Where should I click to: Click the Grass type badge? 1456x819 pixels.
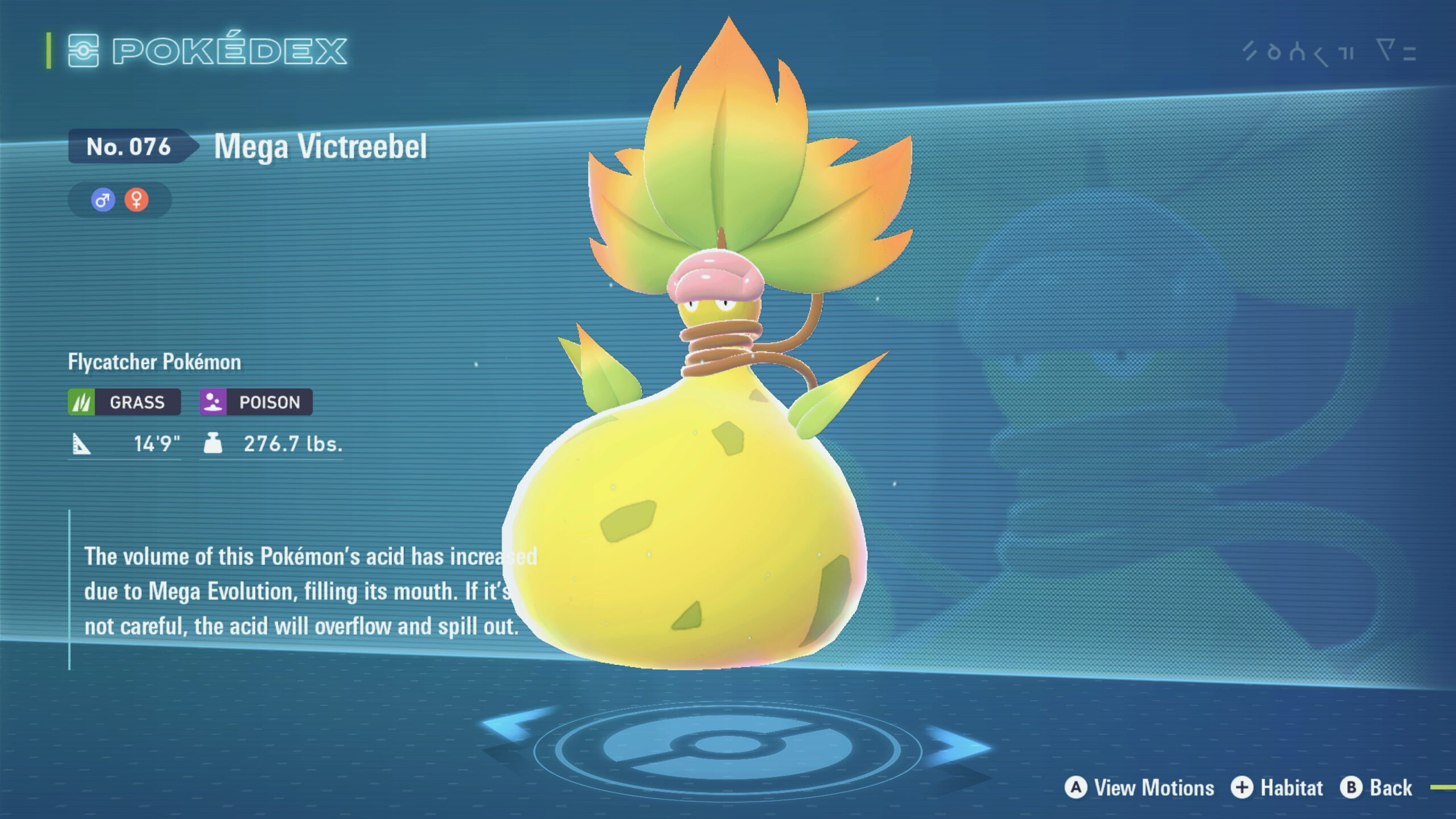(x=125, y=402)
